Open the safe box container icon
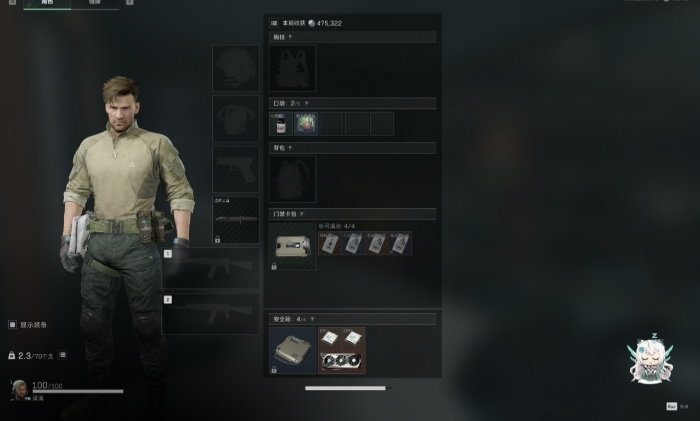Image resolution: width=700 pixels, height=421 pixels. 292,350
